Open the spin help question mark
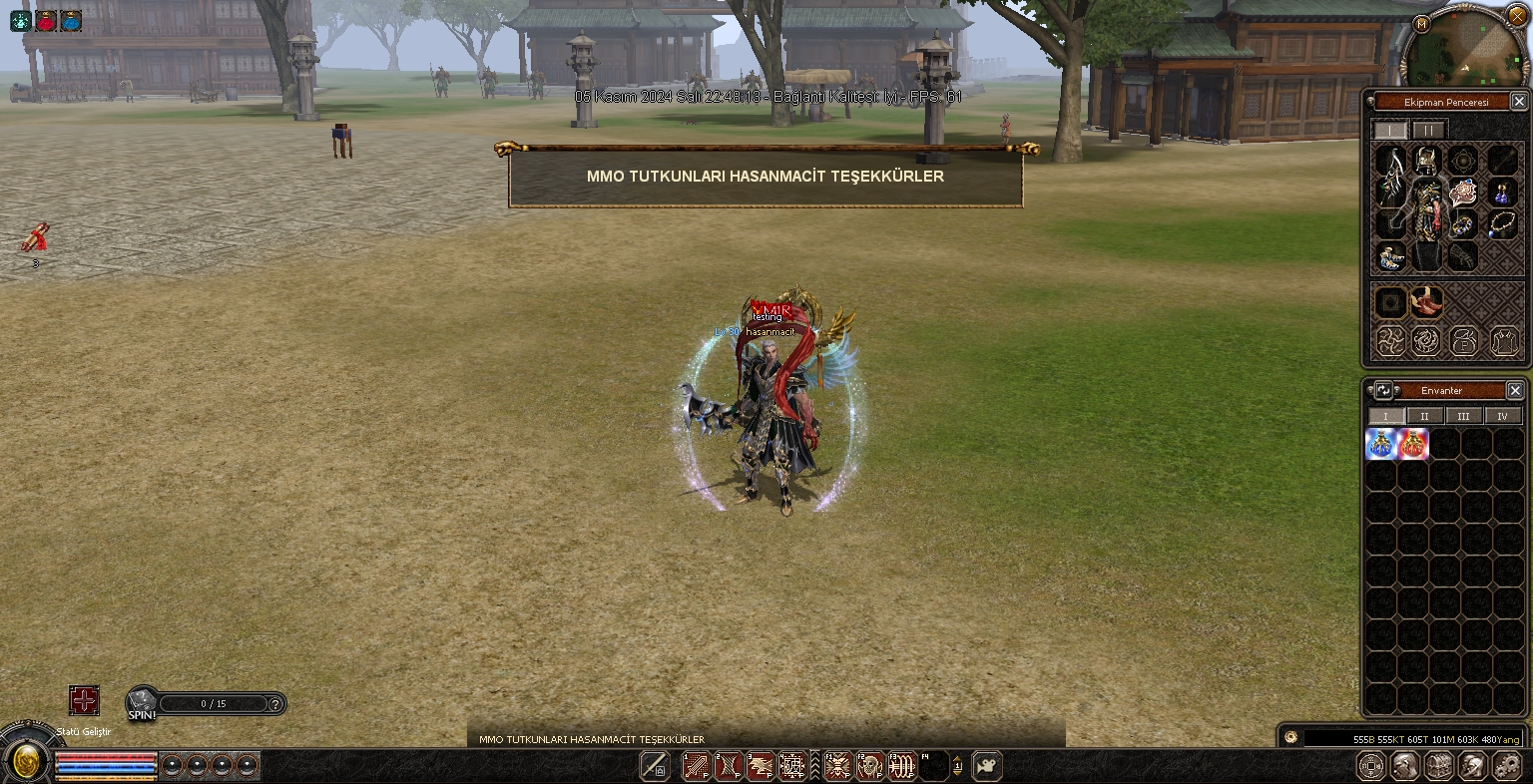 pyautogui.click(x=276, y=704)
